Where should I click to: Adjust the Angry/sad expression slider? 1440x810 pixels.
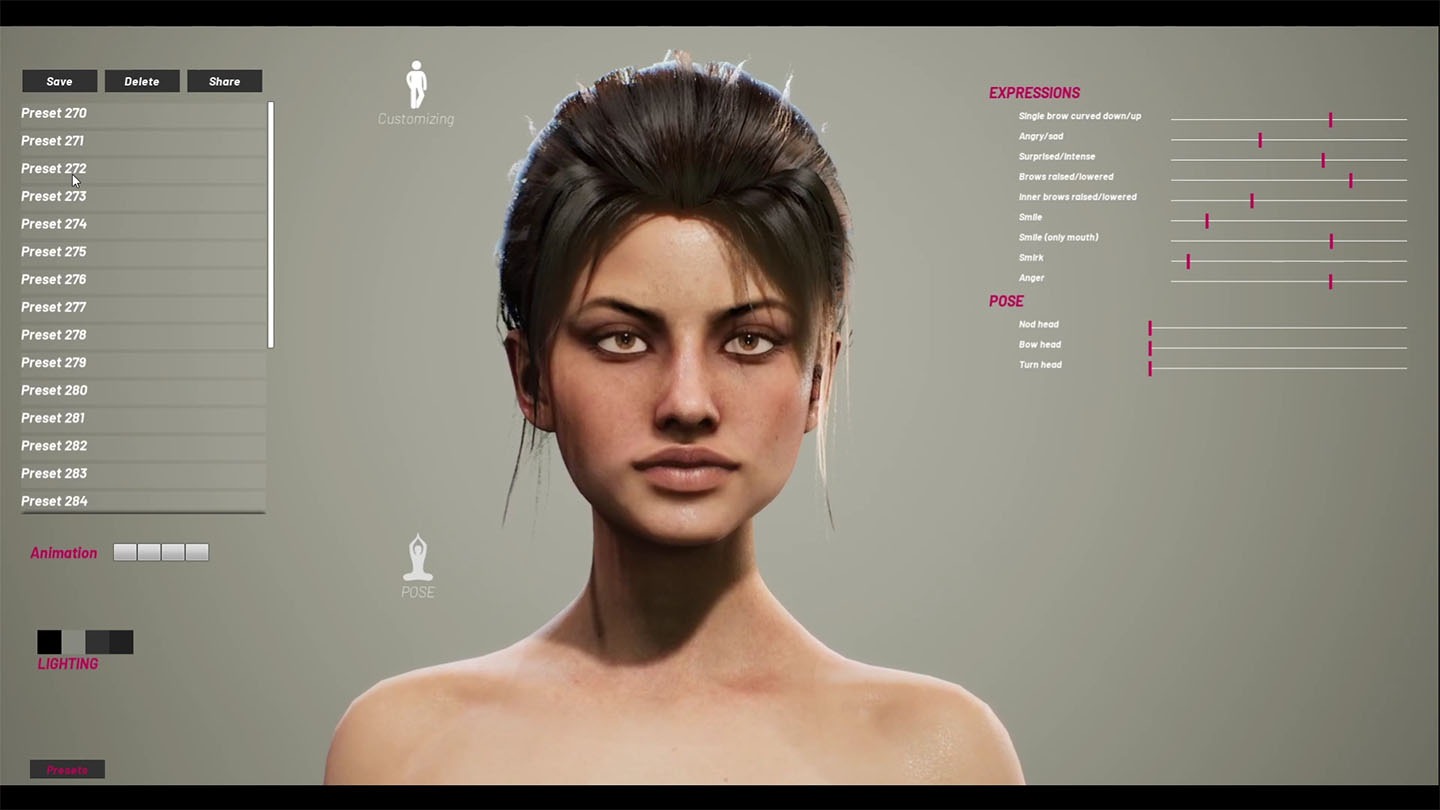tap(1260, 140)
